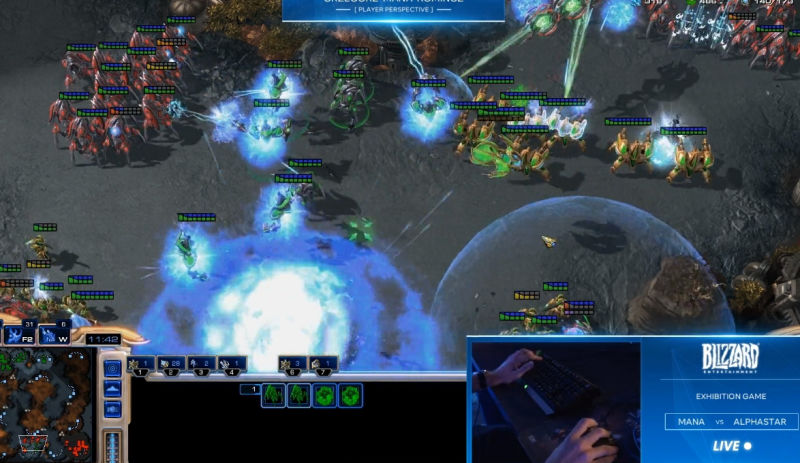Select the first unit wireframe in selection panel
The height and width of the screenshot is (463, 800).
[272, 395]
